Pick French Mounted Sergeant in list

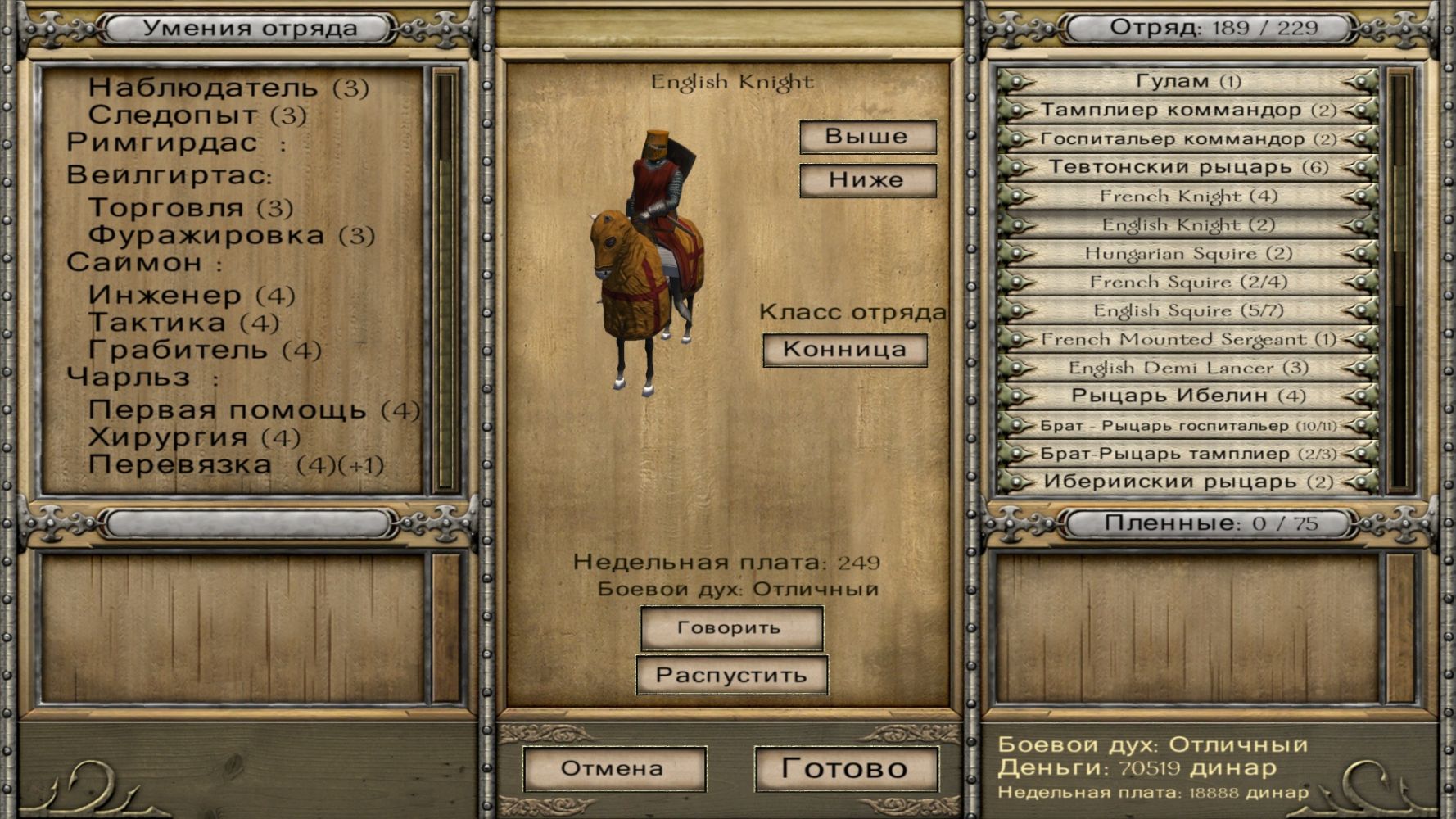[x=1187, y=339]
